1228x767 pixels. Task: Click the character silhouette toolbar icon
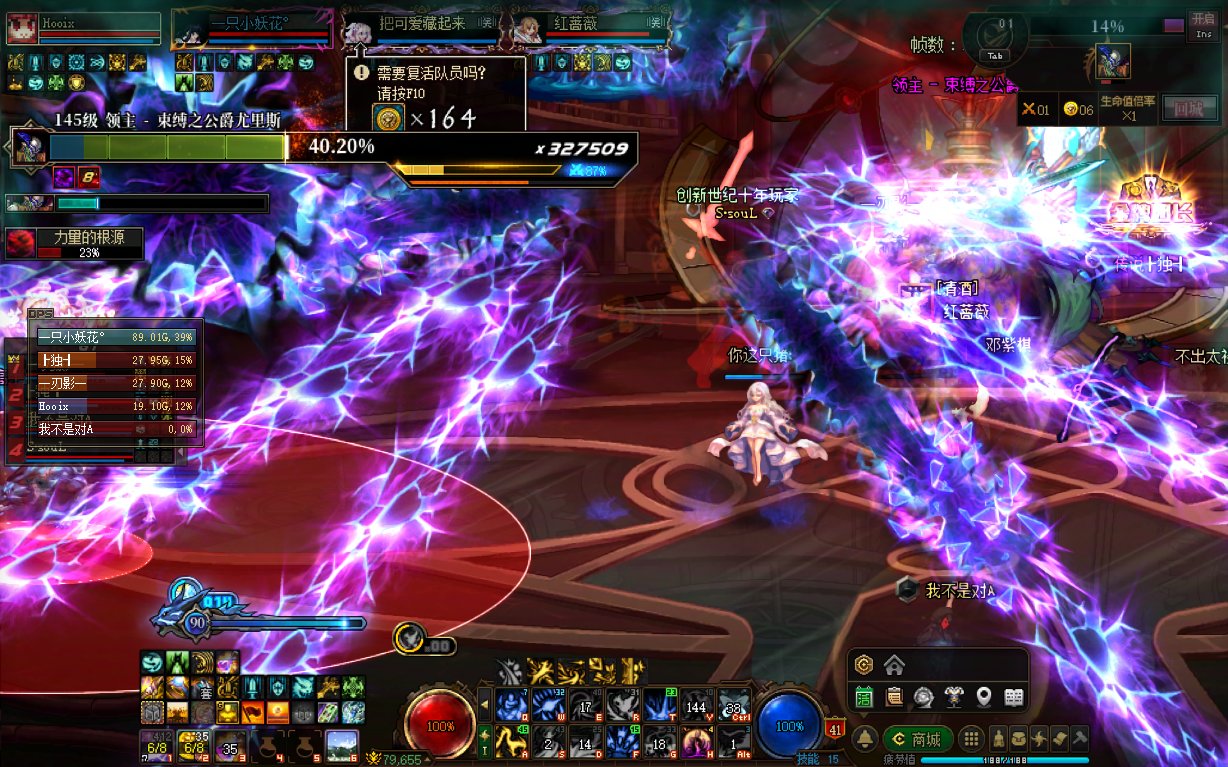[998, 740]
